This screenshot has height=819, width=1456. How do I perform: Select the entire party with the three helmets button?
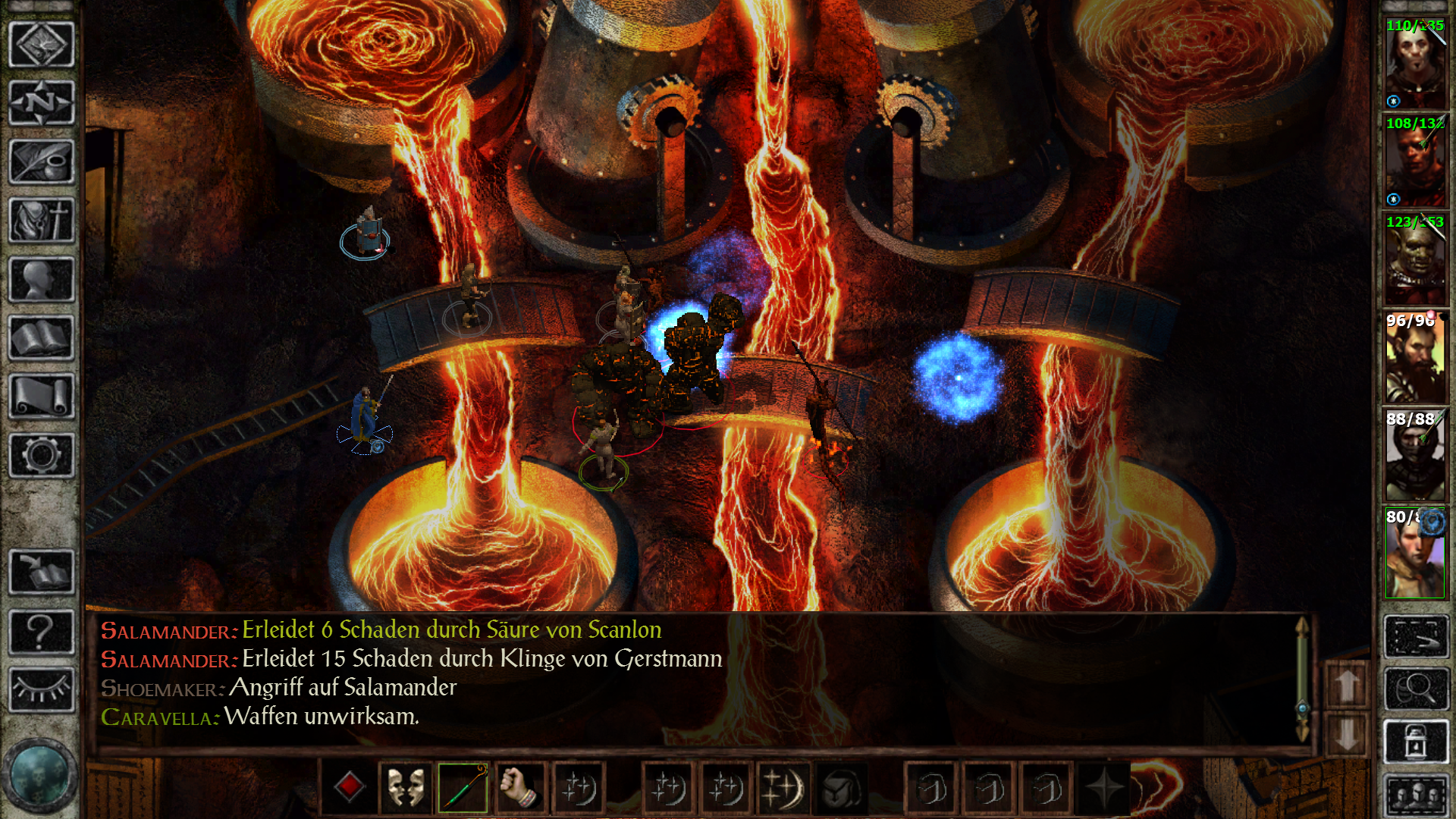(x=1415, y=796)
